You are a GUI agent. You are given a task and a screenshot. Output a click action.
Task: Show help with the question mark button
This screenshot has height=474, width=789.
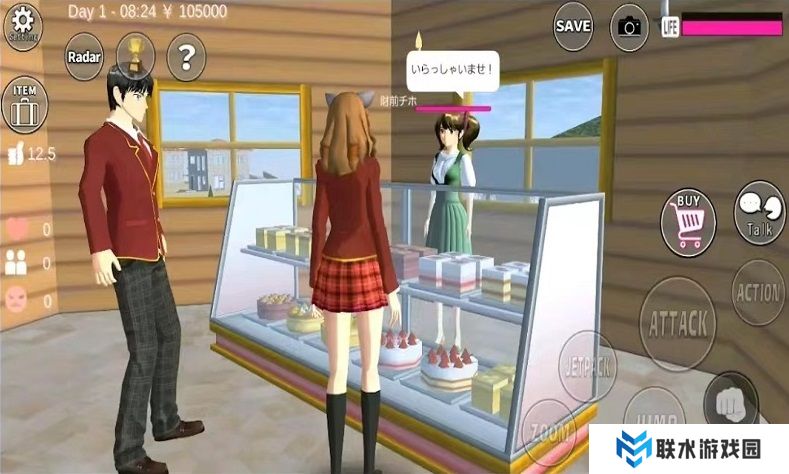tap(185, 56)
